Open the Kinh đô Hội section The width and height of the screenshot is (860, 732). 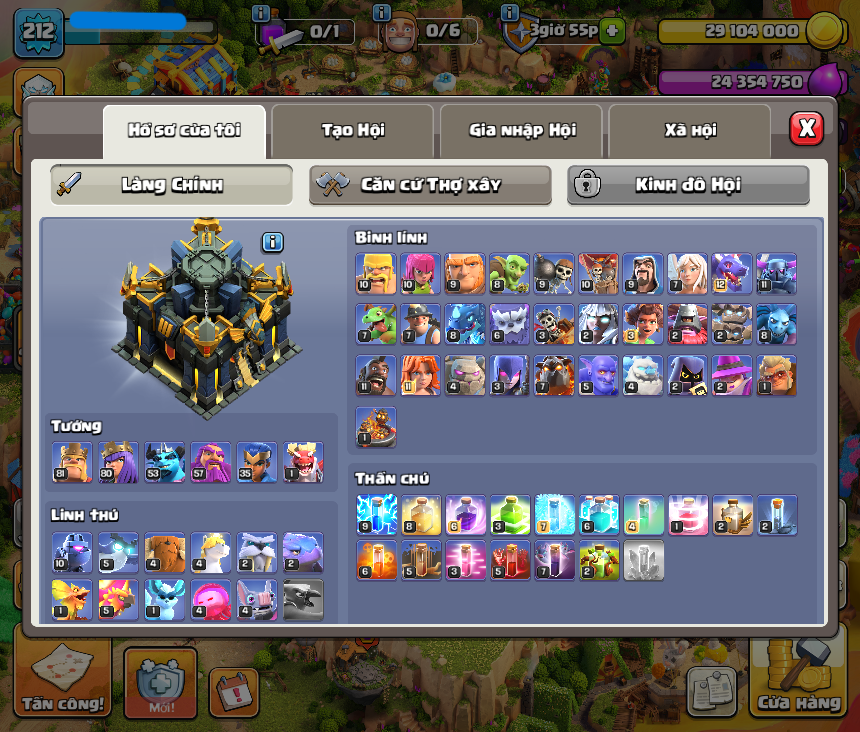point(688,185)
